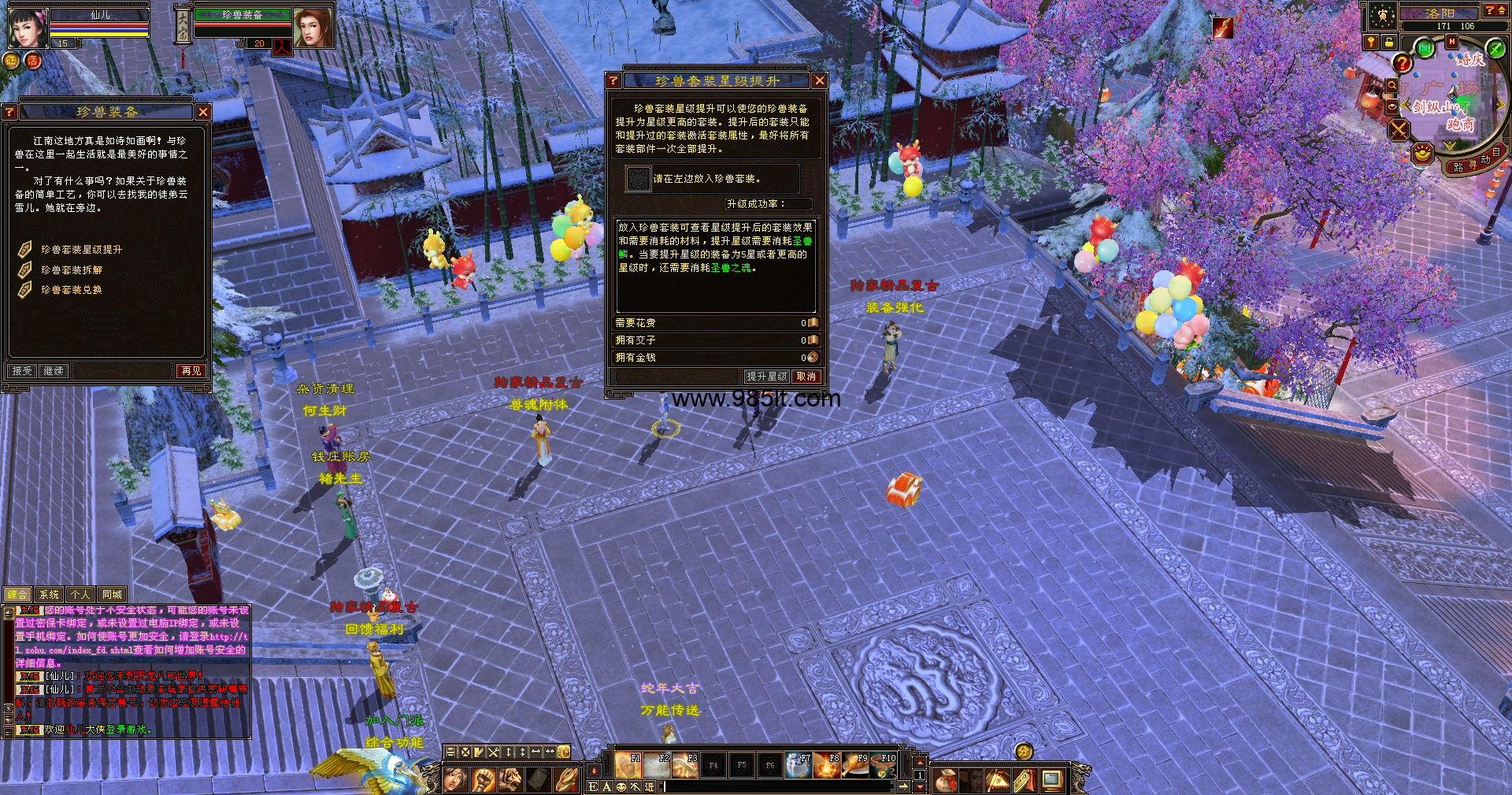Open the computer monitor system menu icon
The image size is (1512, 795).
[x=1051, y=780]
